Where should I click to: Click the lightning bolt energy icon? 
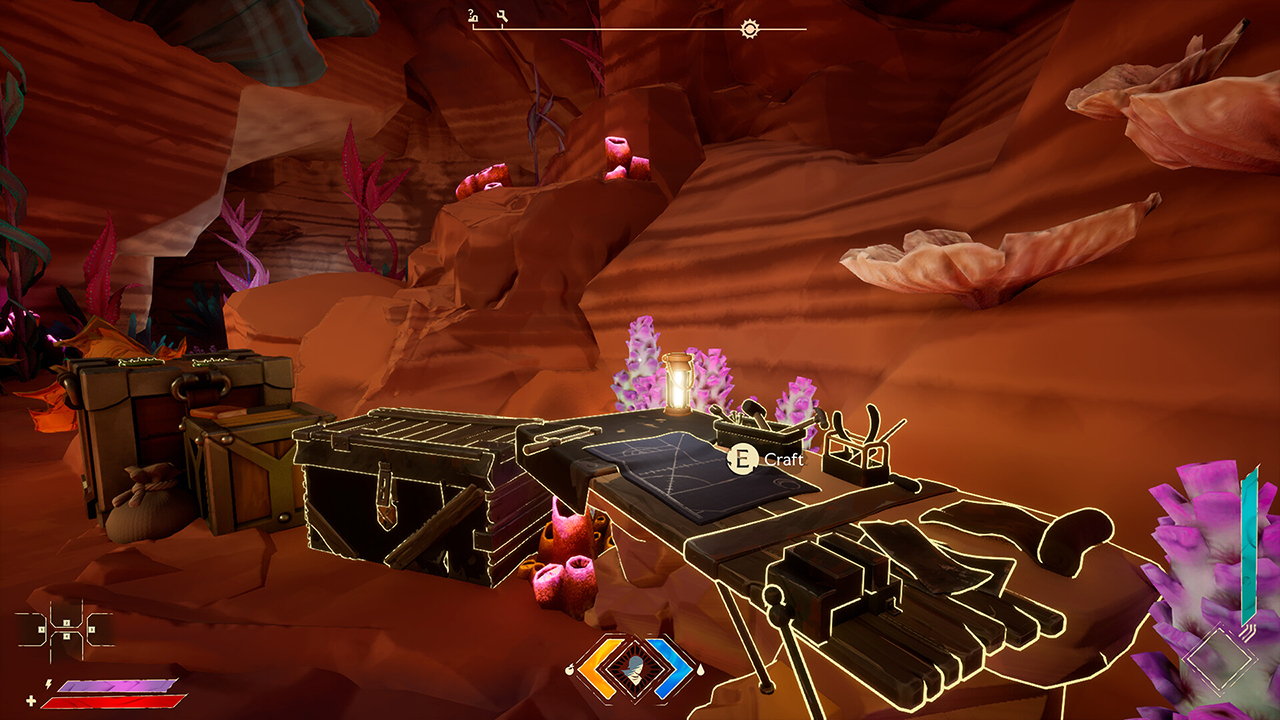(48, 684)
